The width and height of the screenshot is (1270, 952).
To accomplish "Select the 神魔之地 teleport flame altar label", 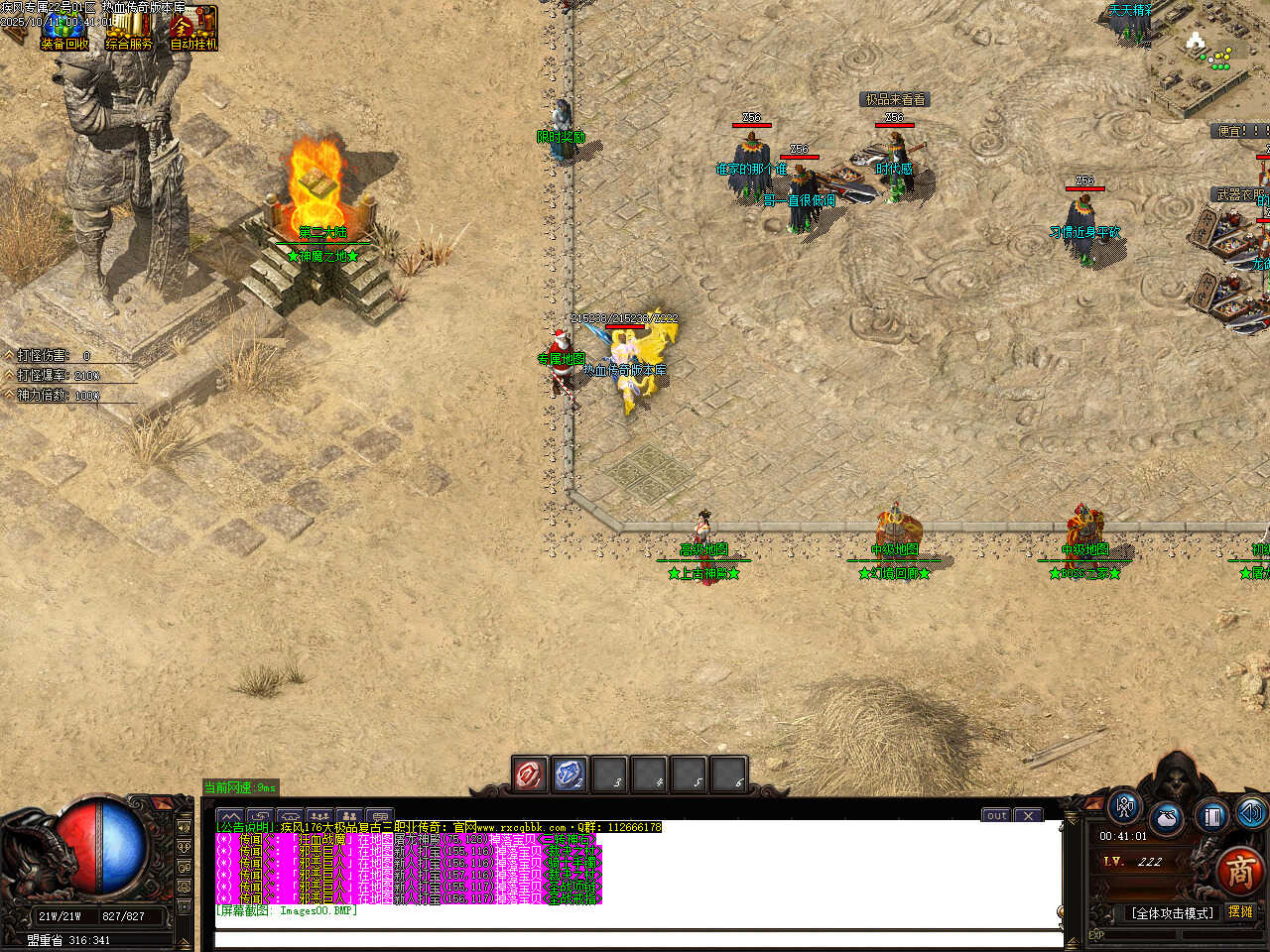I will [x=322, y=256].
